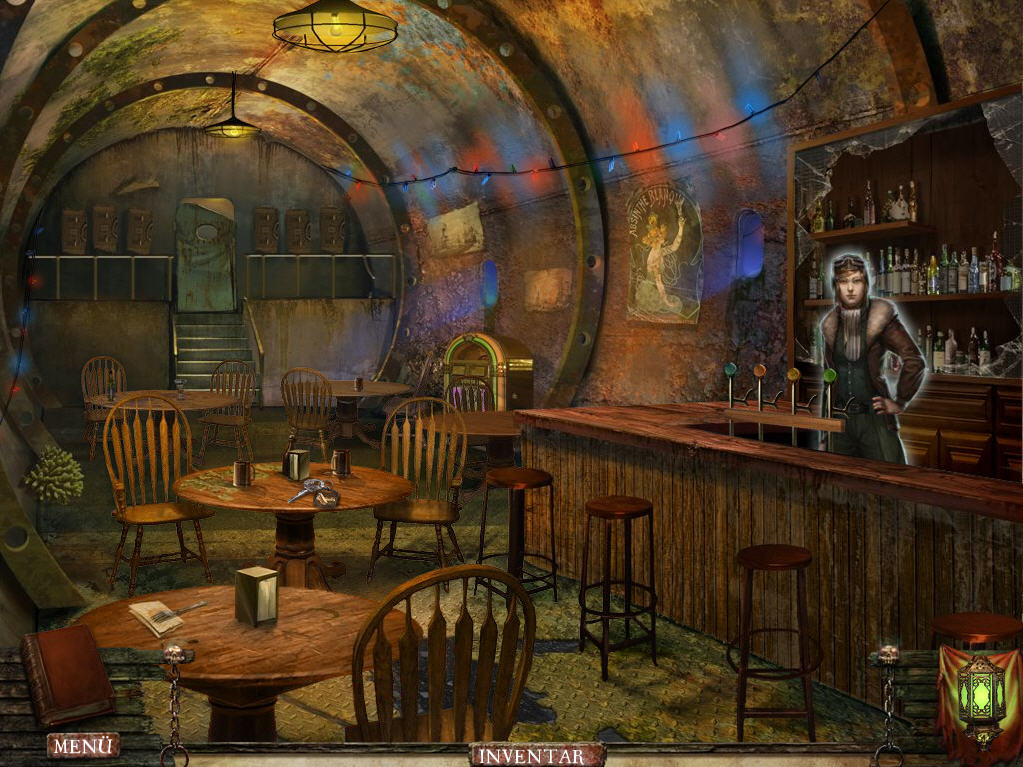Expand the Inventar bar
This screenshot has width=1023, height=767.
point(537,755)
